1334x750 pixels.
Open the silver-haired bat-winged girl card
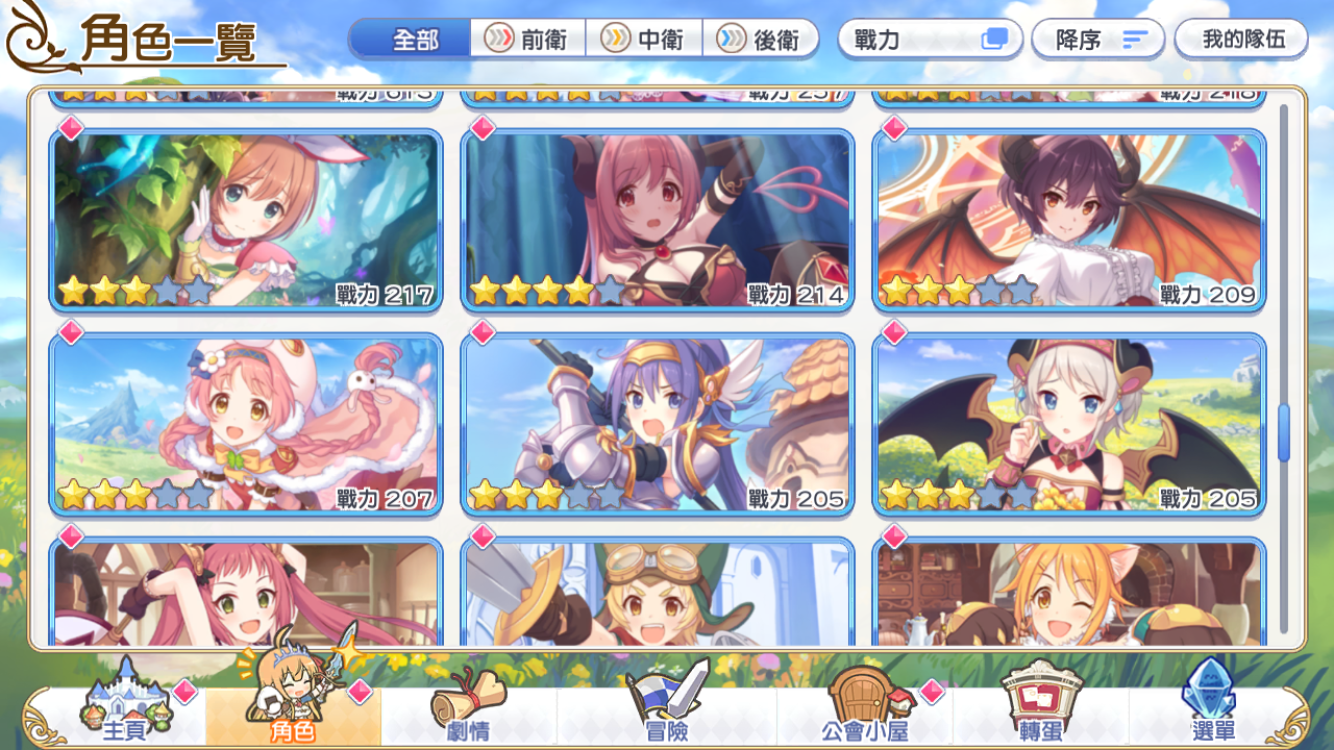pyautogui.click(x=1068, y=424)
